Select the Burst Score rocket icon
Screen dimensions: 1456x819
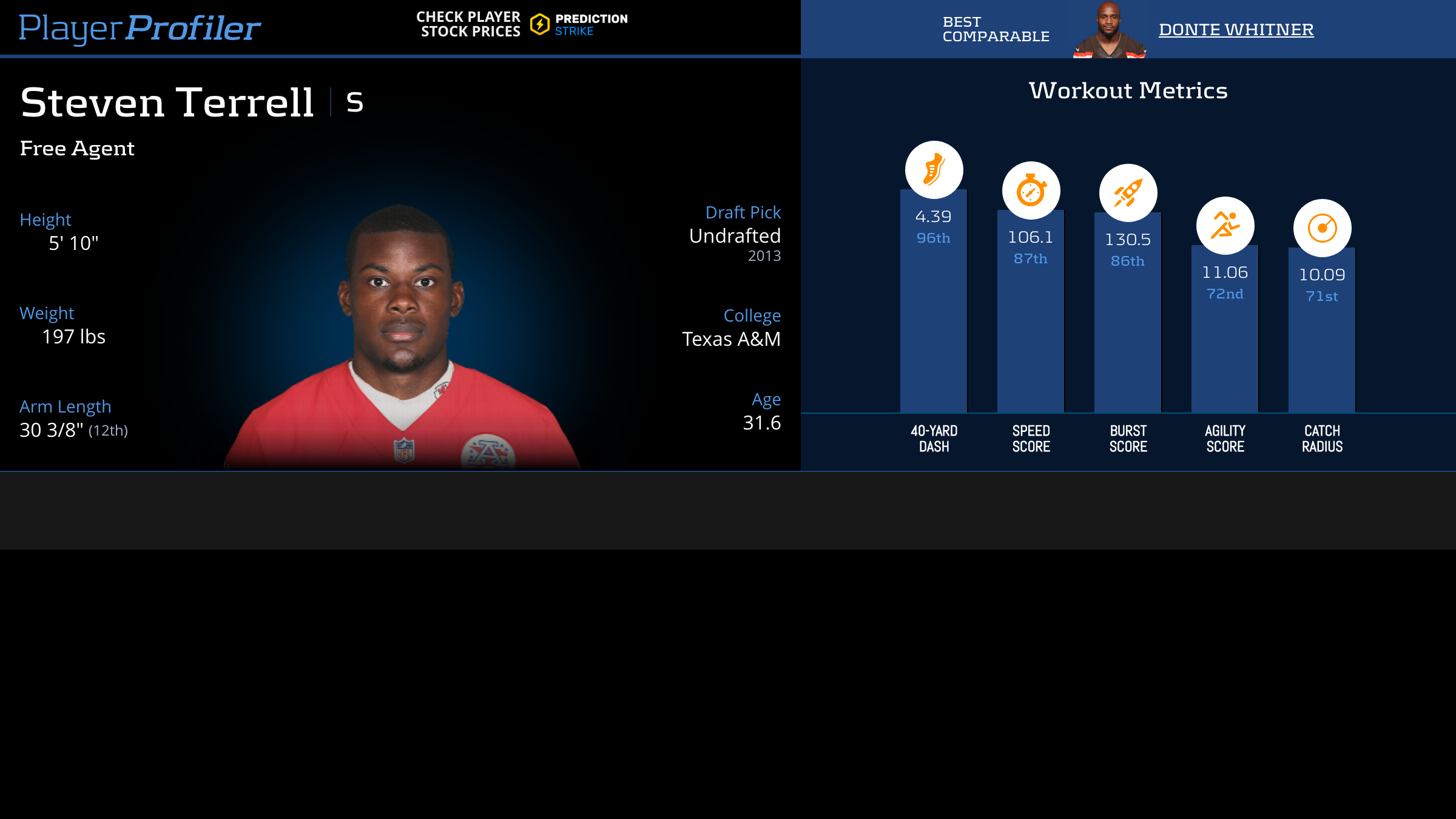[1128, 193]
